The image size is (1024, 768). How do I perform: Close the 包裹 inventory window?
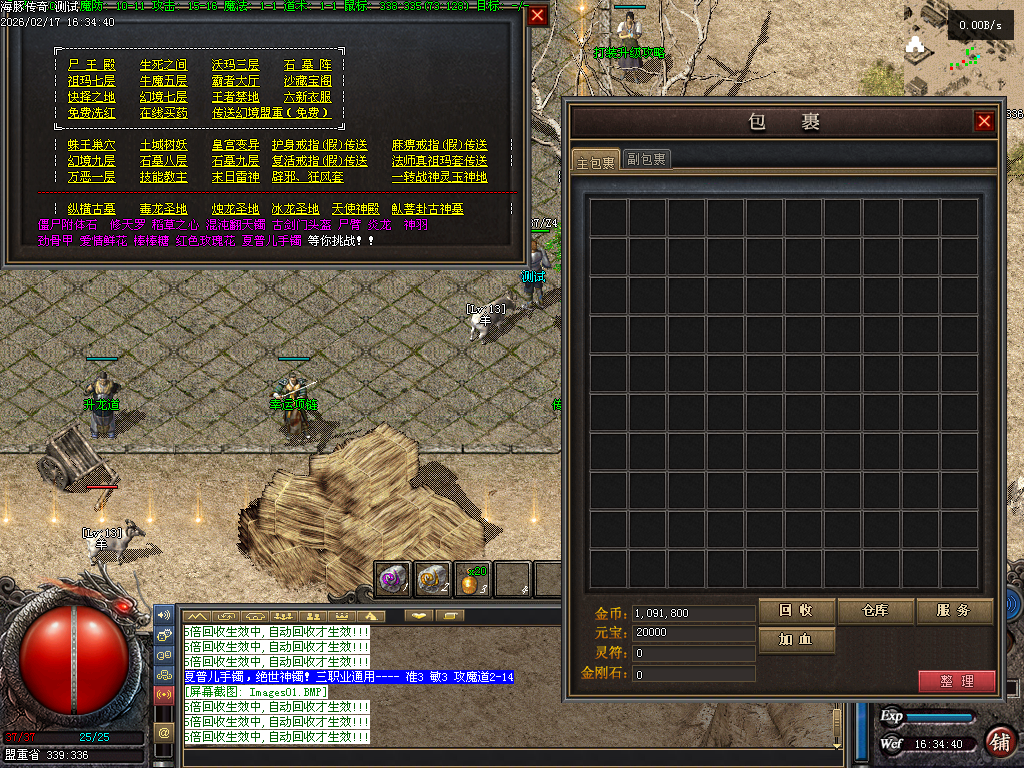984,121
